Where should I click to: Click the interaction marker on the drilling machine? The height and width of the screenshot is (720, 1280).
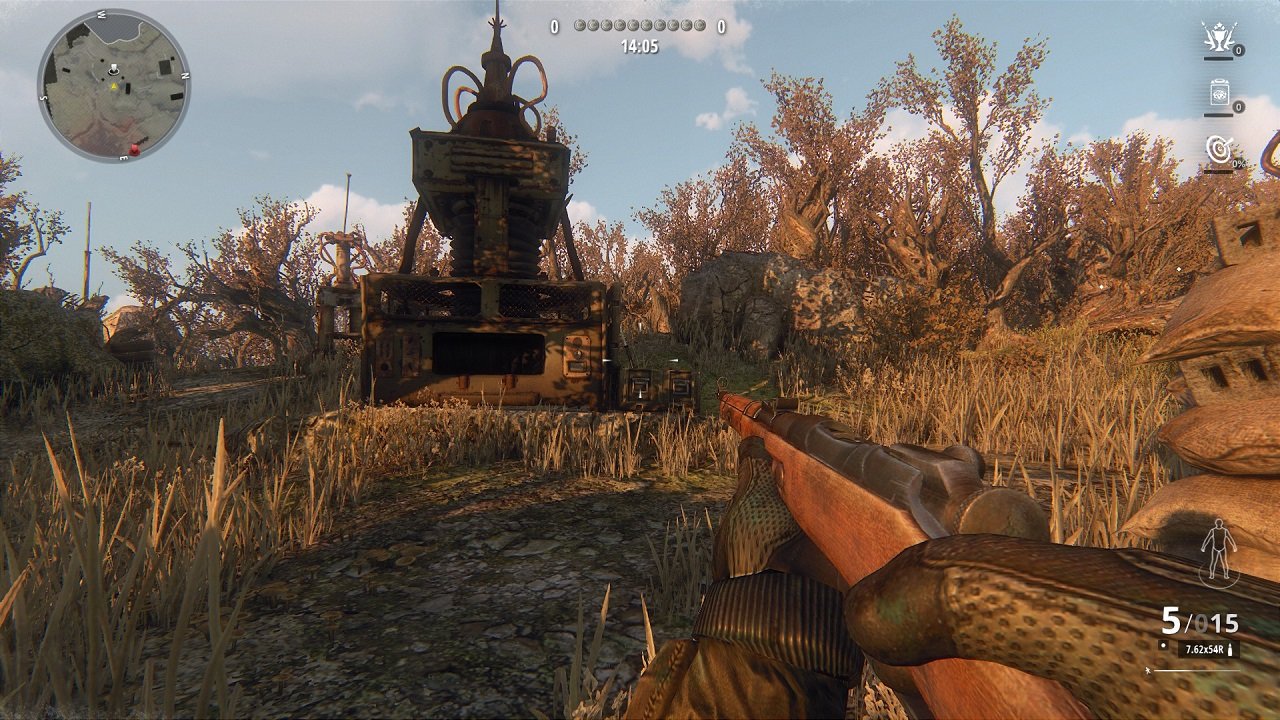tap(607, 359)
